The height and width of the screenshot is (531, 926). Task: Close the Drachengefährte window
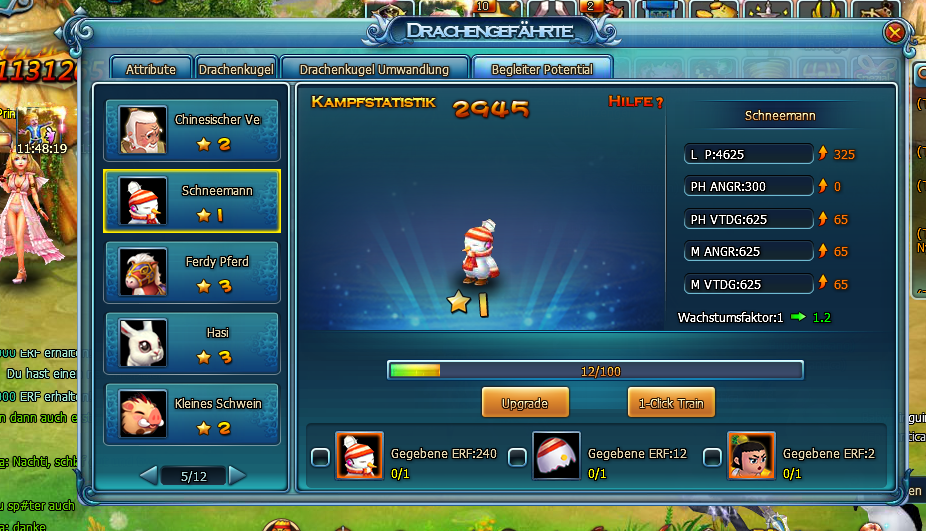894,32
